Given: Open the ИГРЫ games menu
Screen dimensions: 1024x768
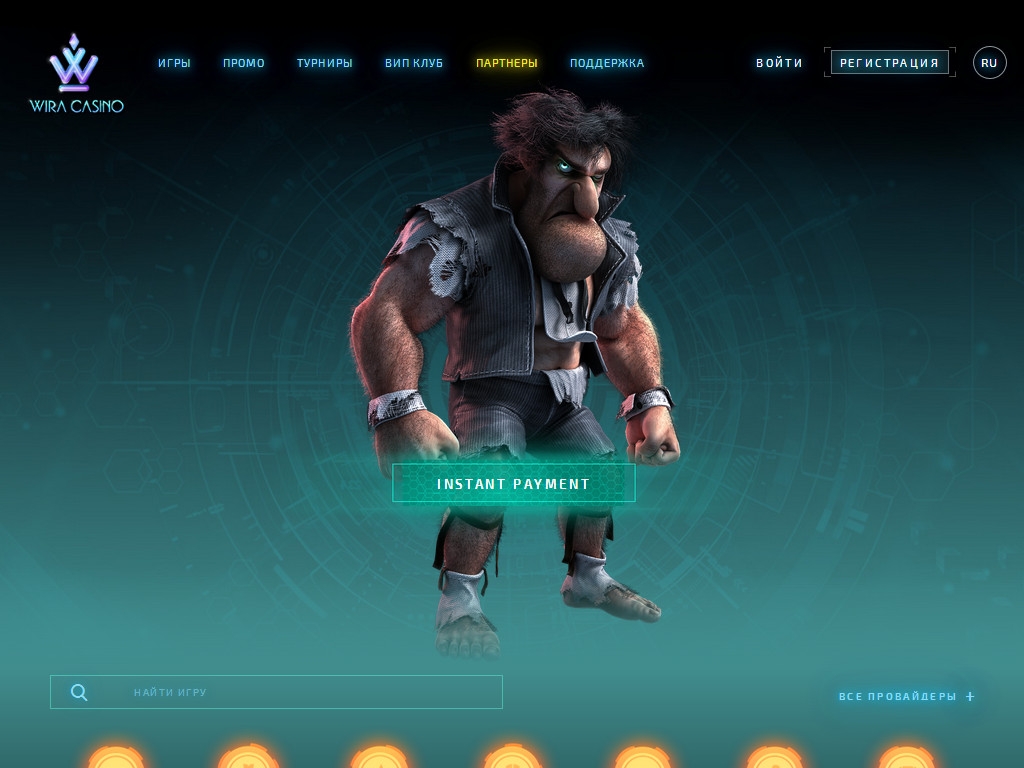Looking at the screenshot, I should (x=174, y=63).
